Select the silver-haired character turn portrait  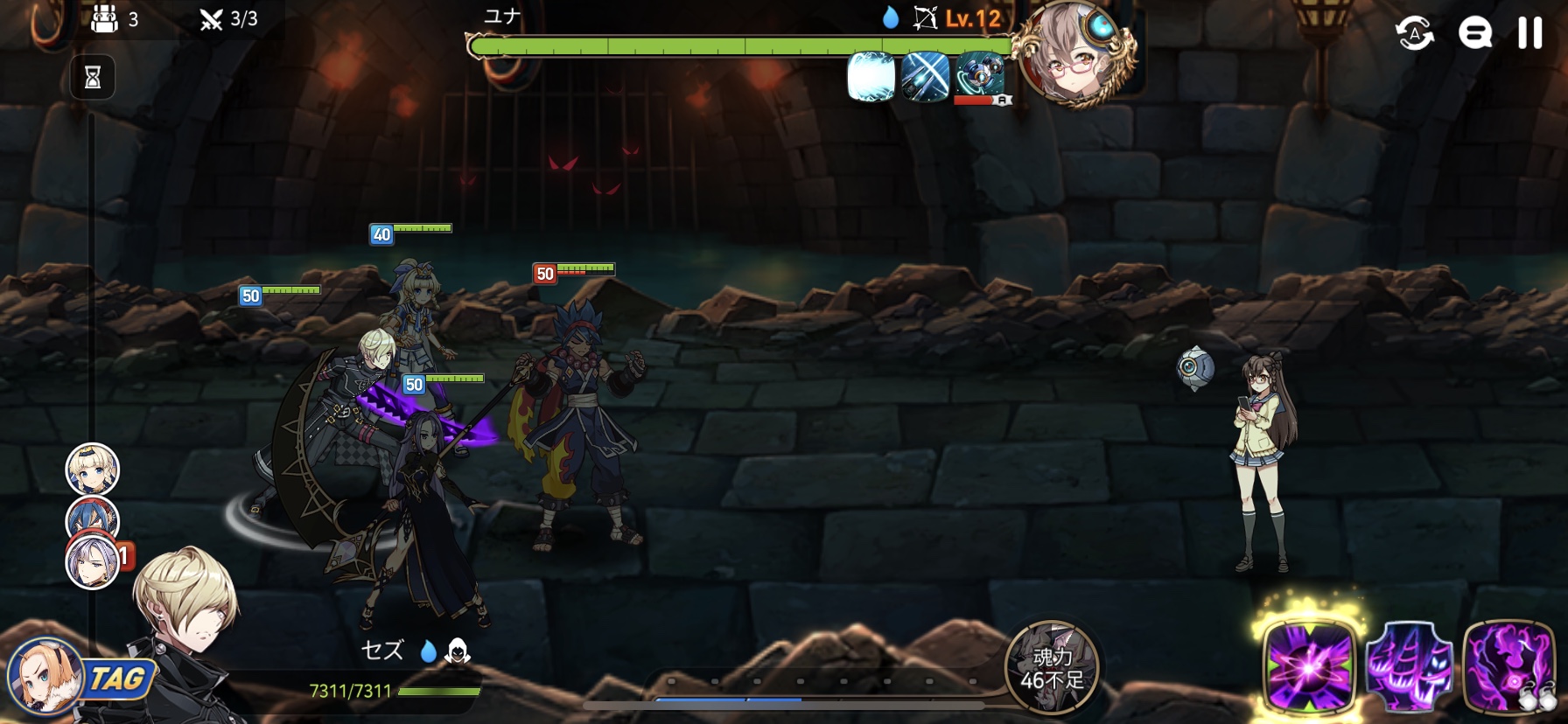click(93, 561)
